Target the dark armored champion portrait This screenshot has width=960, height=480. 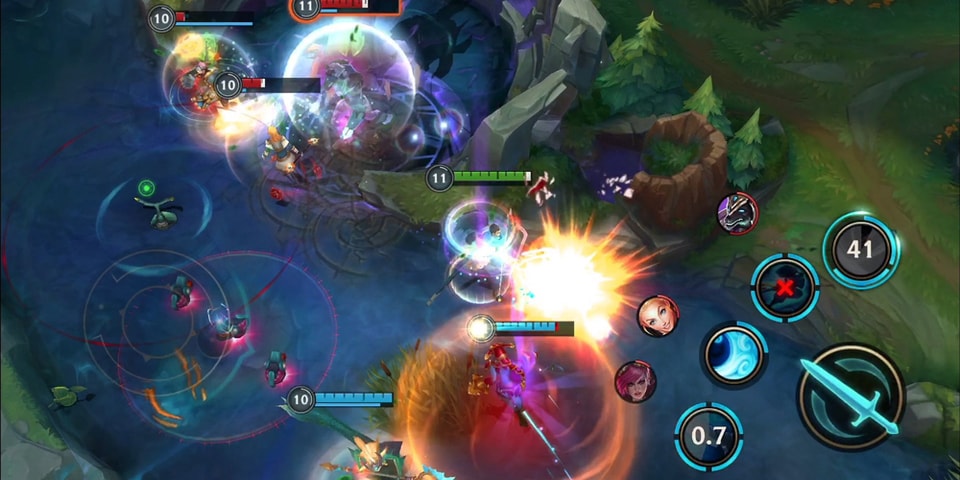click(x=738, y=212)
